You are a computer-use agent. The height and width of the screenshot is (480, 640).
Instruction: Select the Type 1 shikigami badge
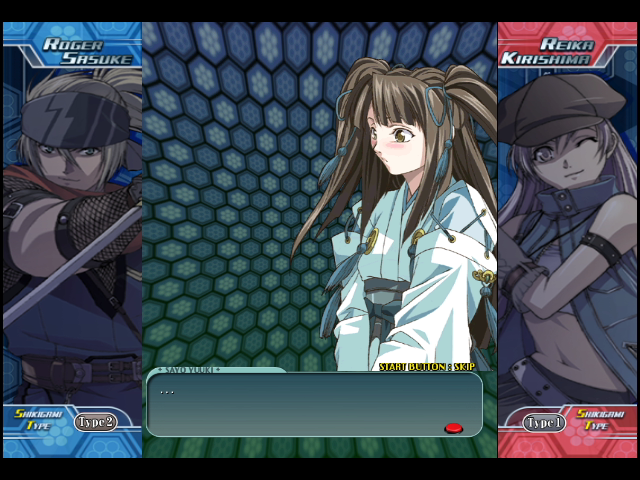point(545,422)
